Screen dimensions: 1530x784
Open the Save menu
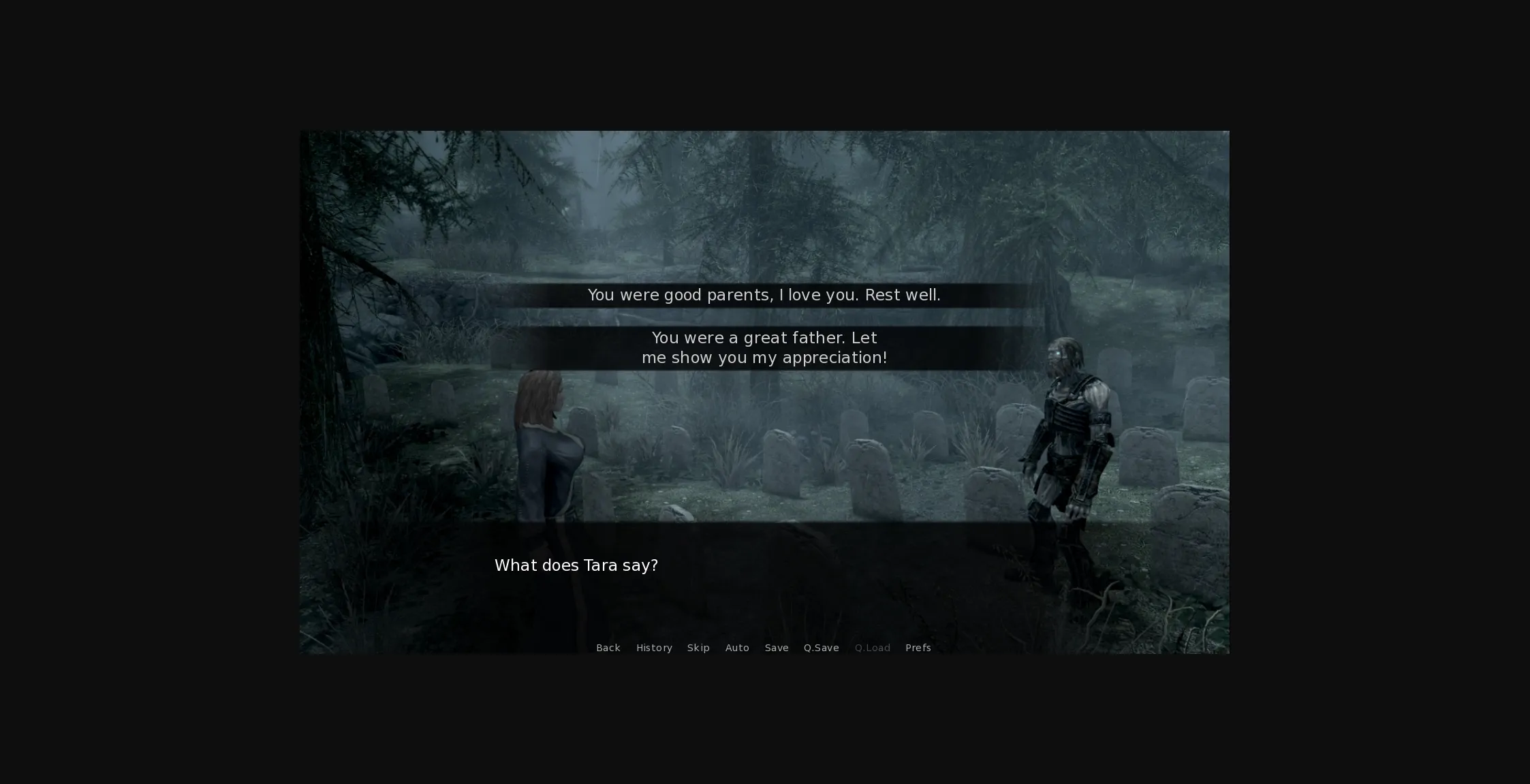point(777,648)
